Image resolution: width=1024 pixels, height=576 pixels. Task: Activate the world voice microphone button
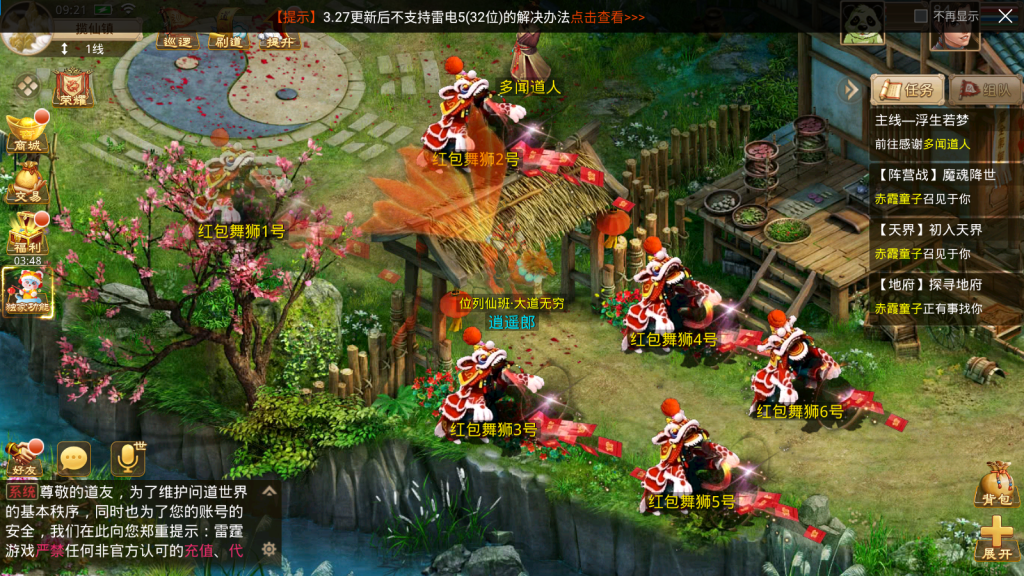[x=127, y=458]
